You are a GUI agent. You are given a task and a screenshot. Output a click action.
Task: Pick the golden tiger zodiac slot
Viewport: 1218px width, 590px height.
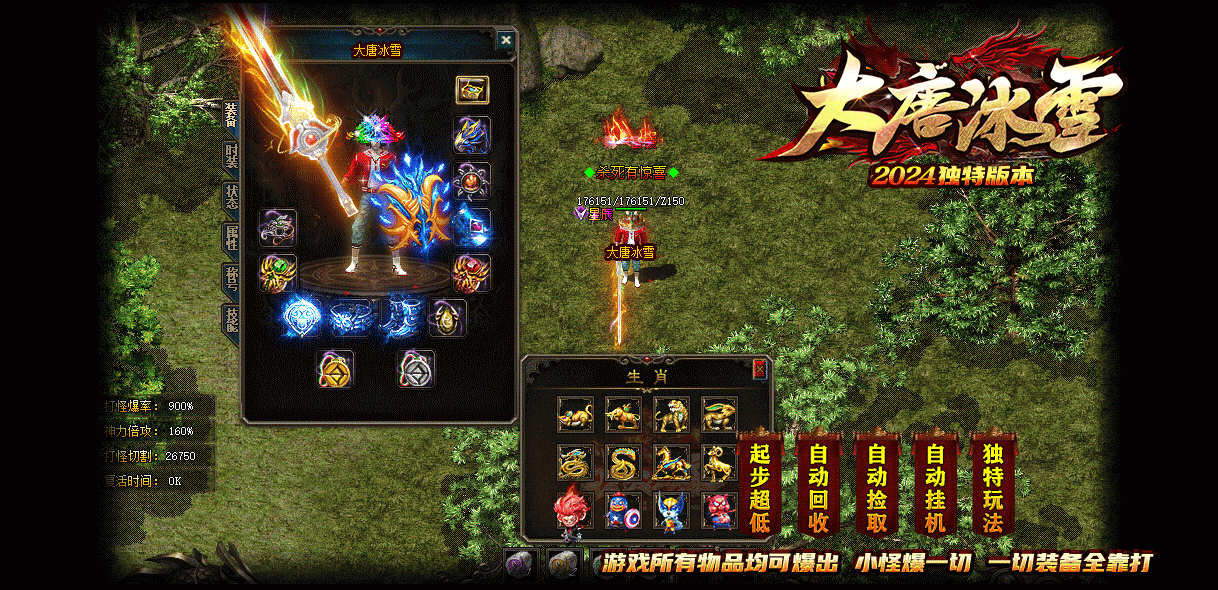tap(671, 413)
